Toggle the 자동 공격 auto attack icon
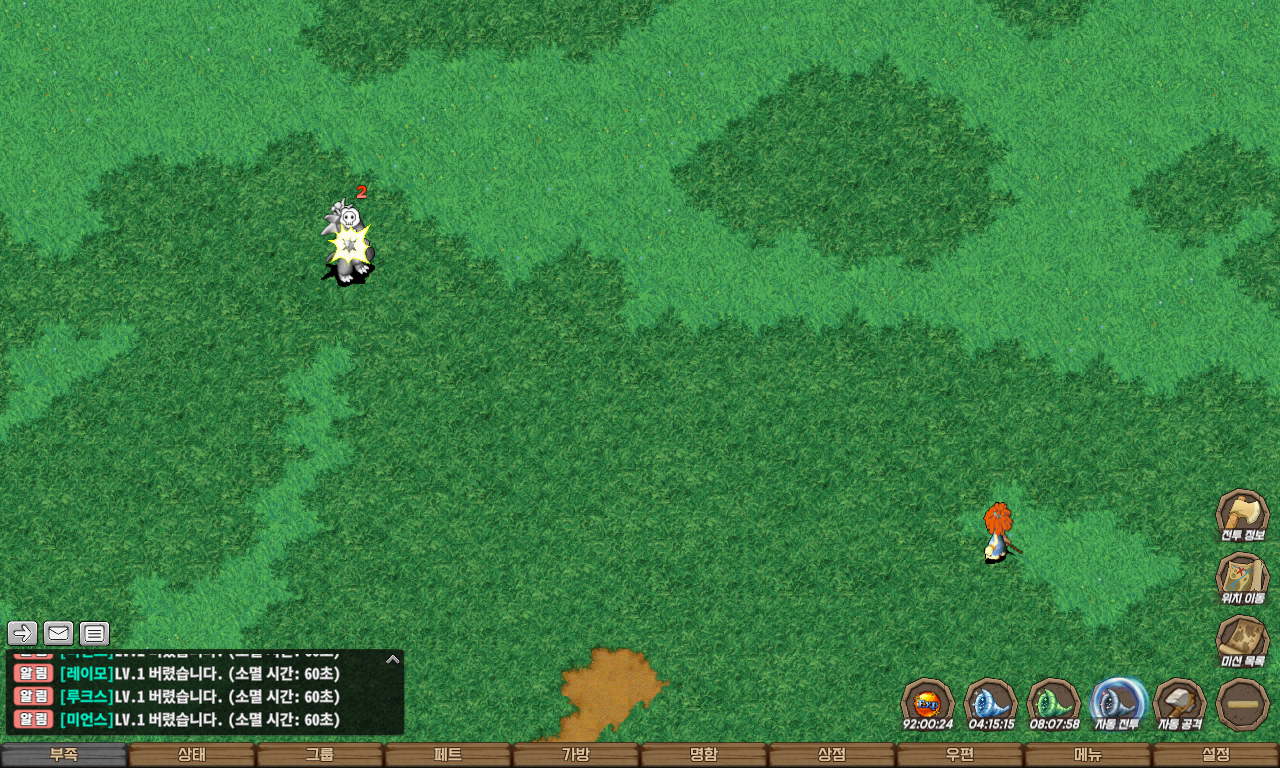 [x=1179, y=702]
